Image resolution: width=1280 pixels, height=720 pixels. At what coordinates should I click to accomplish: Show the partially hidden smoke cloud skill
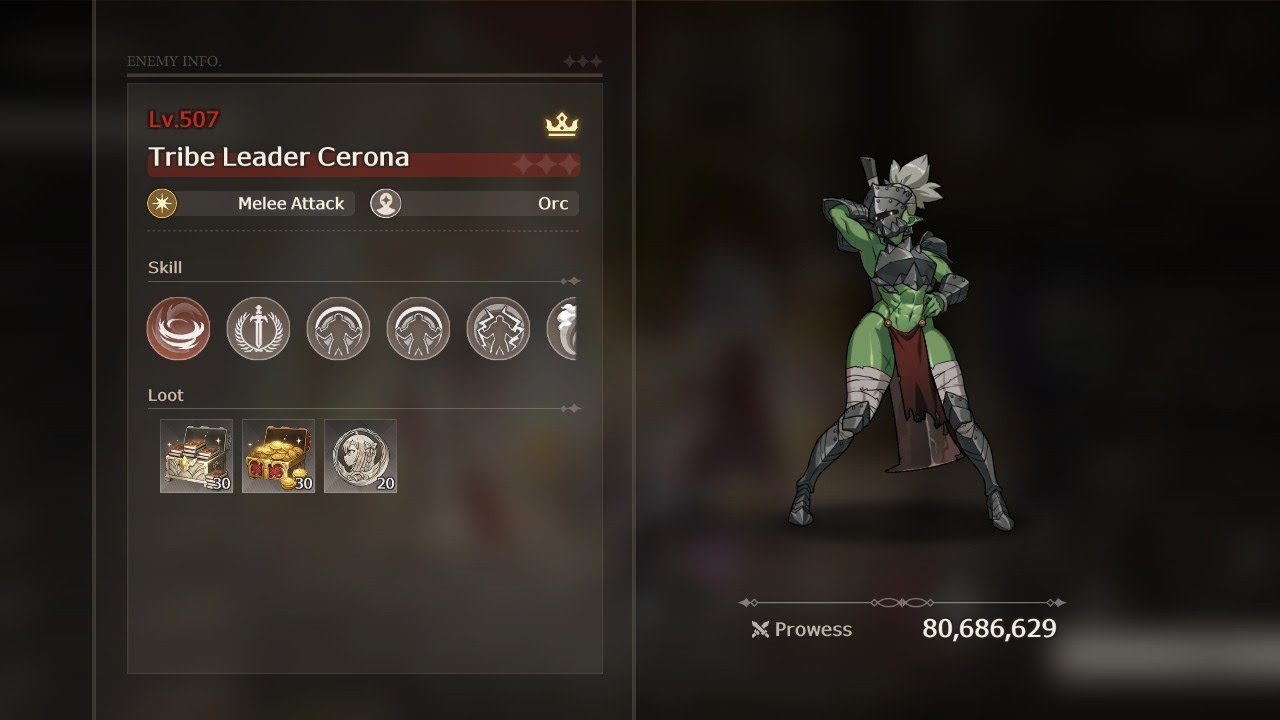[x=563, y=328]
